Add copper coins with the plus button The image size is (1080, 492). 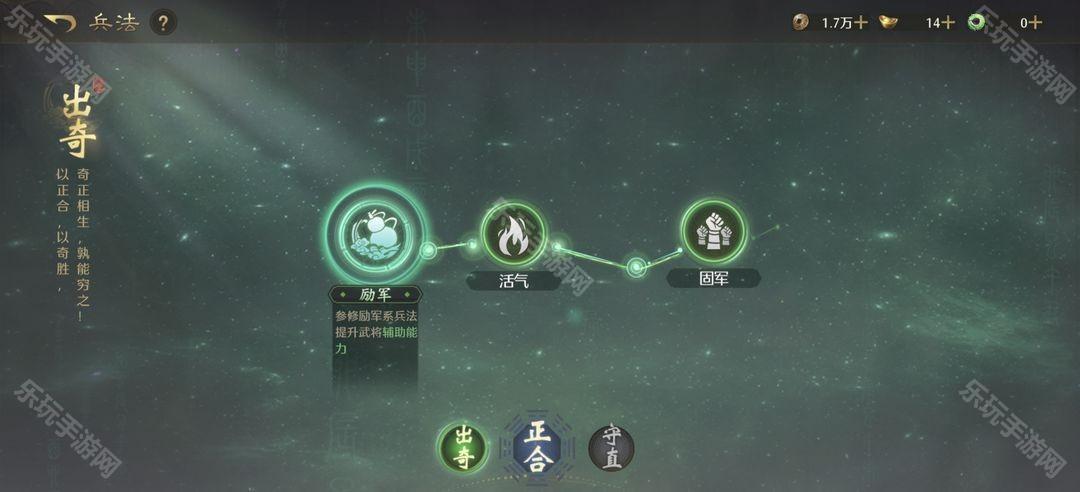tap(861, 22)
